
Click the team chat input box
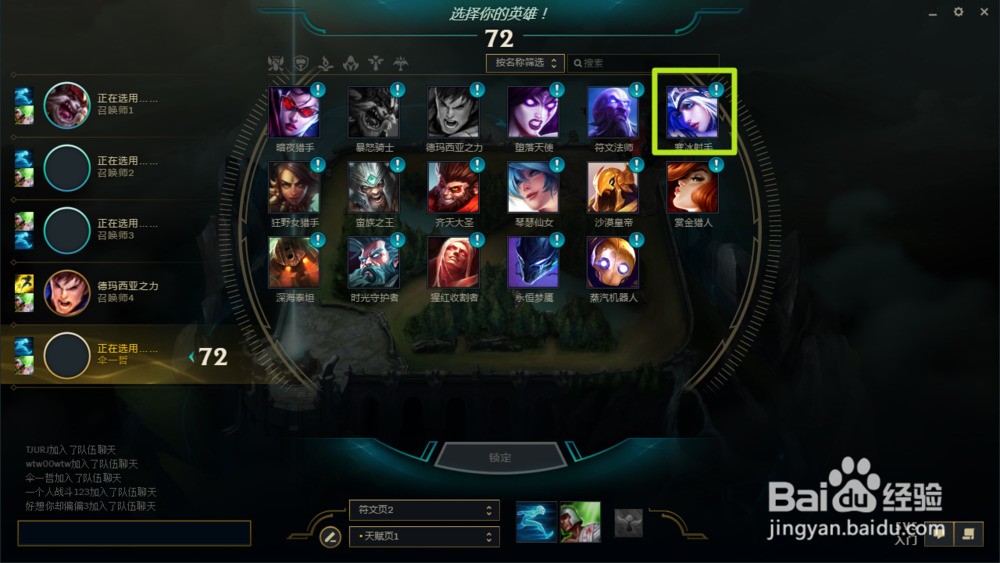click(x=134, y=533)
